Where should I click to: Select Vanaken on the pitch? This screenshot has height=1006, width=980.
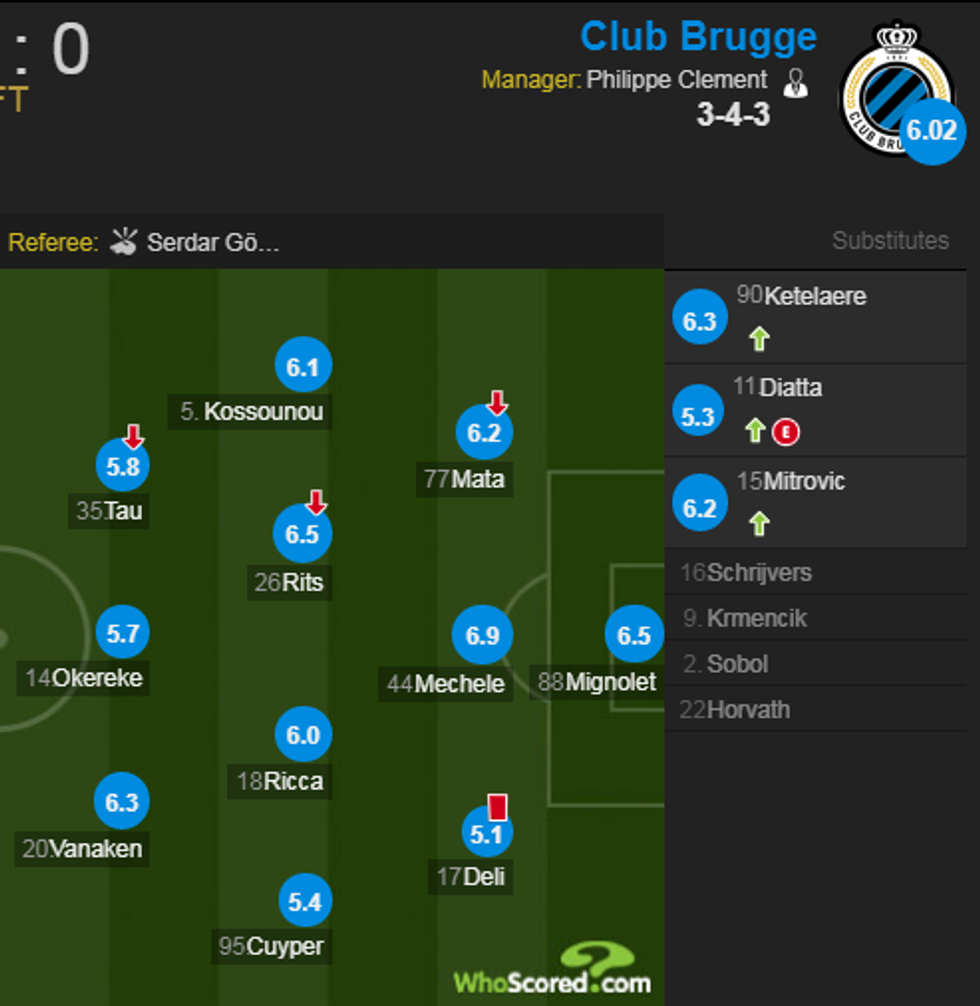[x=121, y=802]
